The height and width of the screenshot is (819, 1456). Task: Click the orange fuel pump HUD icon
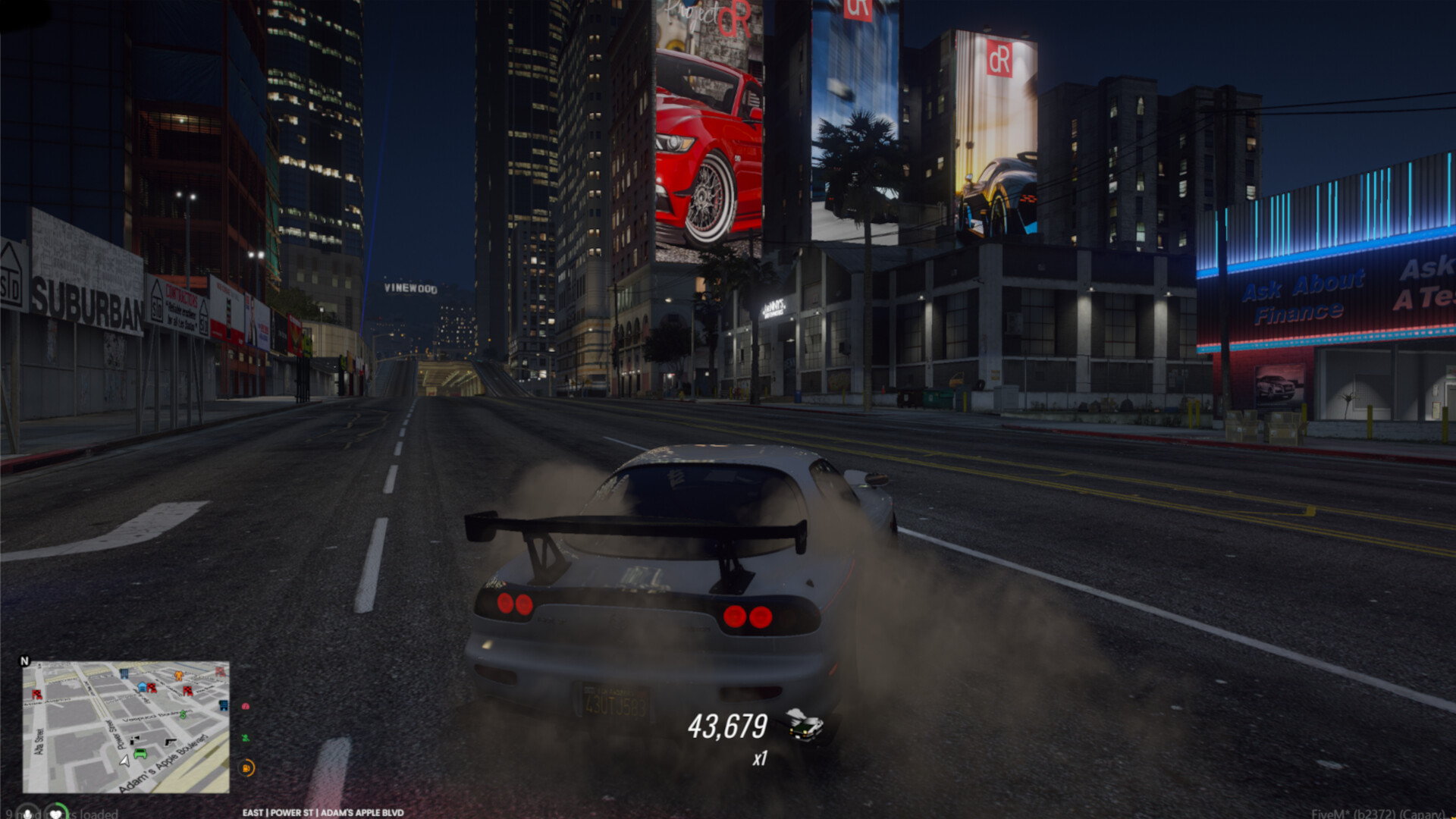click(247, 768)
